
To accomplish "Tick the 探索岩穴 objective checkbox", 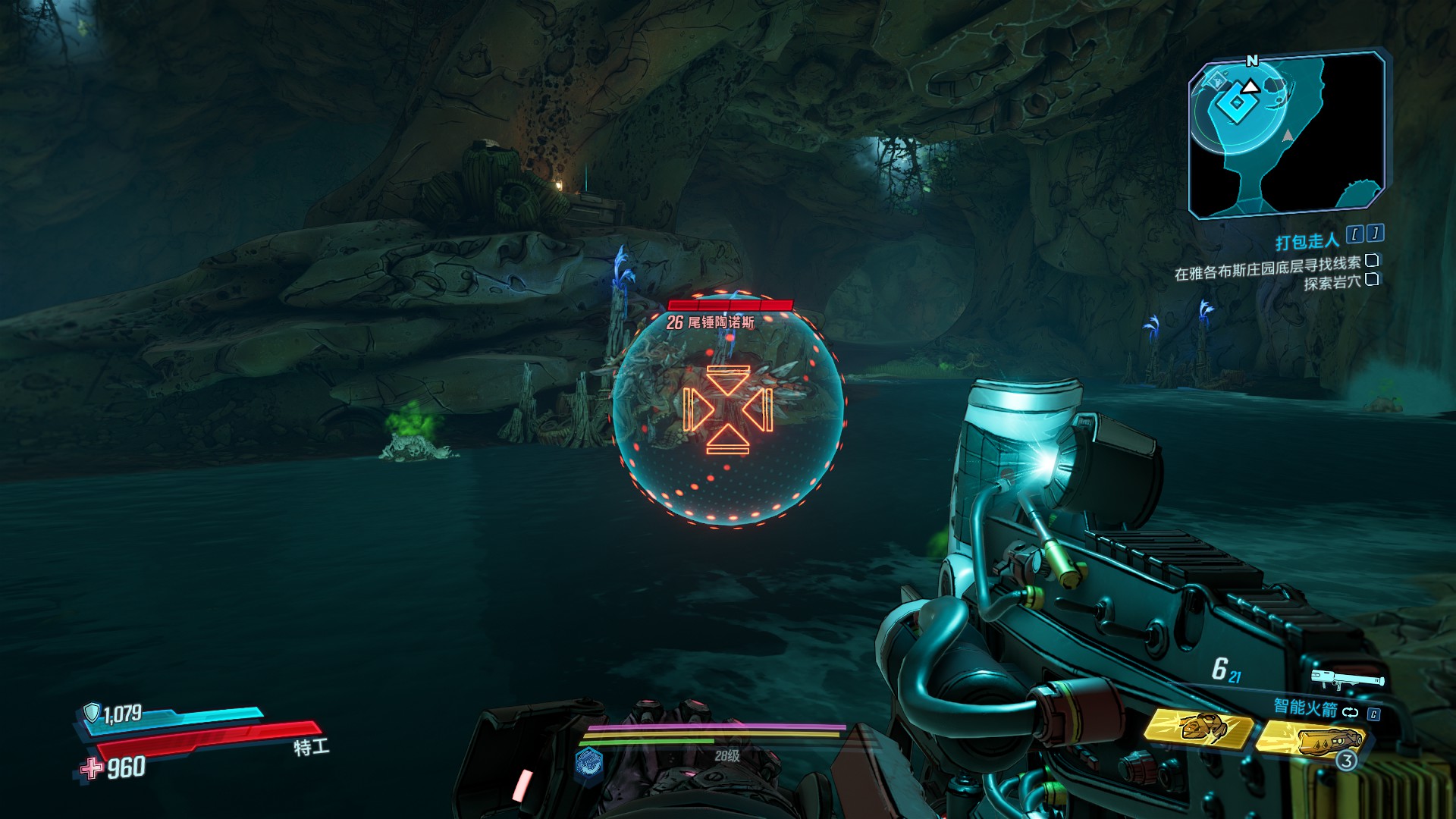I will point(1372,280).
